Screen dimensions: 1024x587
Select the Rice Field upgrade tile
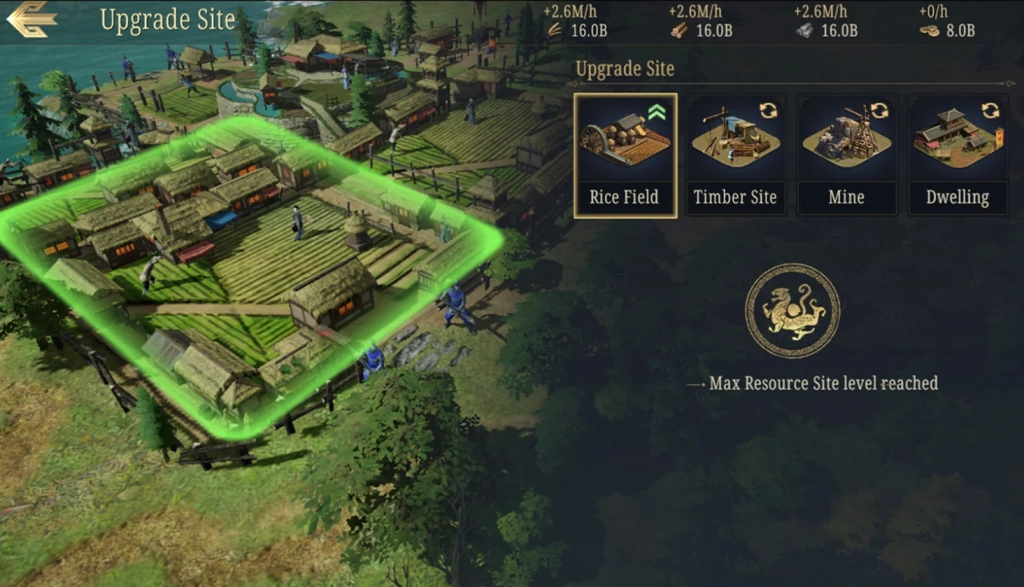(625, 155)
